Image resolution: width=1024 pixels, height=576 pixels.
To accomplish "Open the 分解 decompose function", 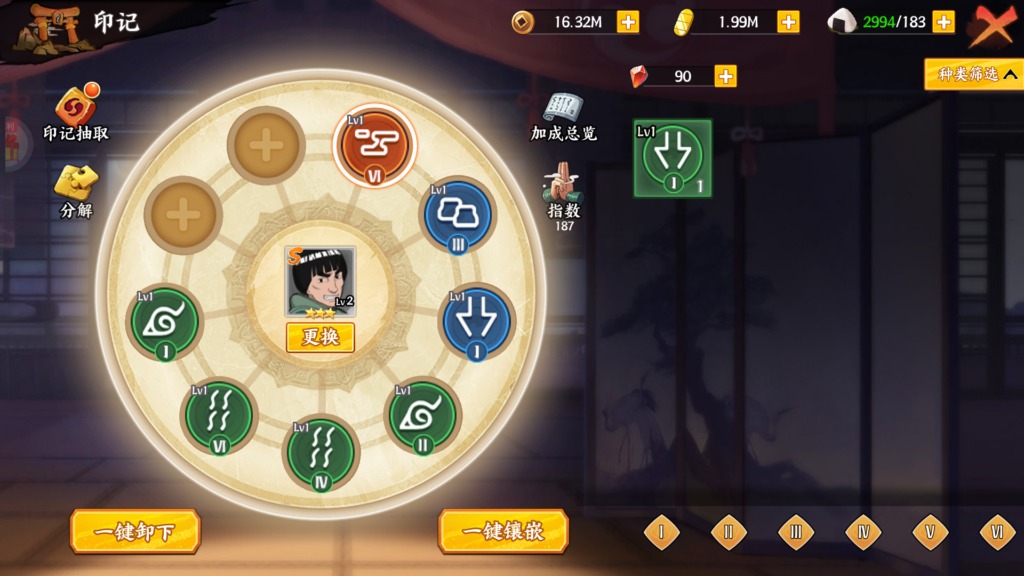I will 76,188.
